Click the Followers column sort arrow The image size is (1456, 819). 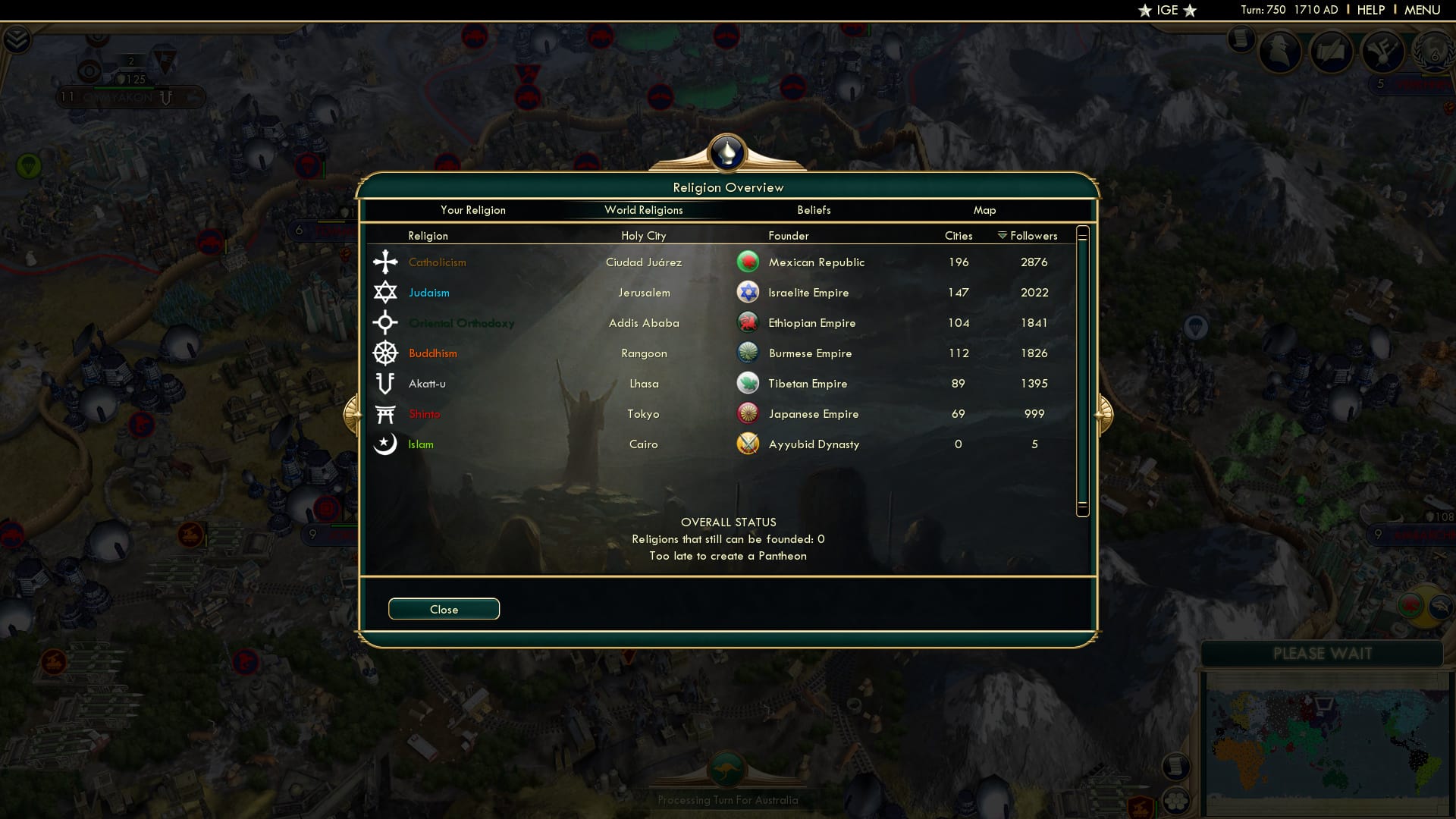click(1001, 235)
